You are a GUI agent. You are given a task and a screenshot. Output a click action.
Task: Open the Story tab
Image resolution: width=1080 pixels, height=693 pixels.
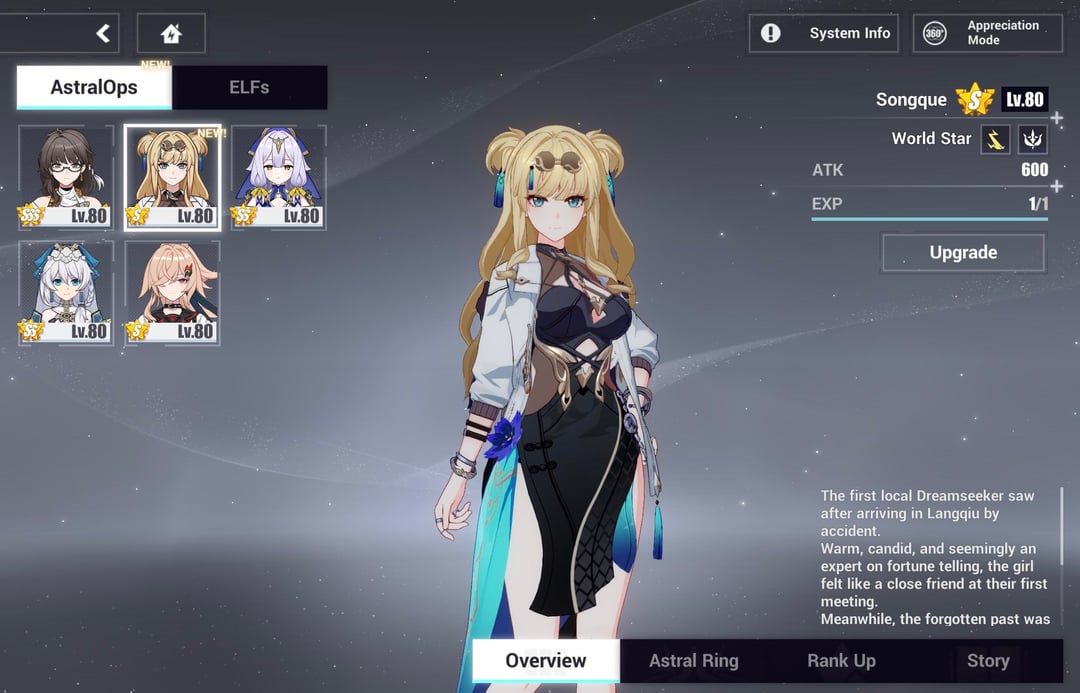987,660
